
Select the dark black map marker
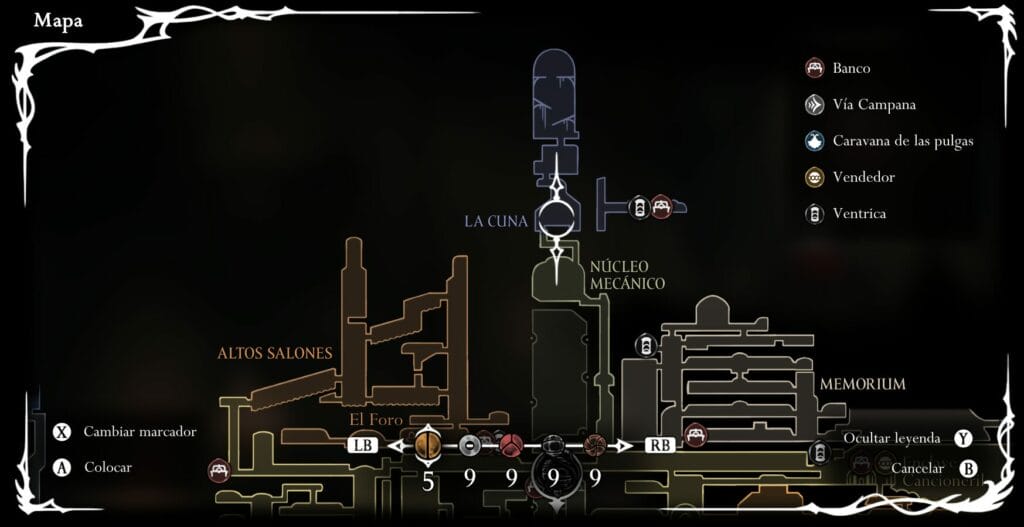coord(553,444)
